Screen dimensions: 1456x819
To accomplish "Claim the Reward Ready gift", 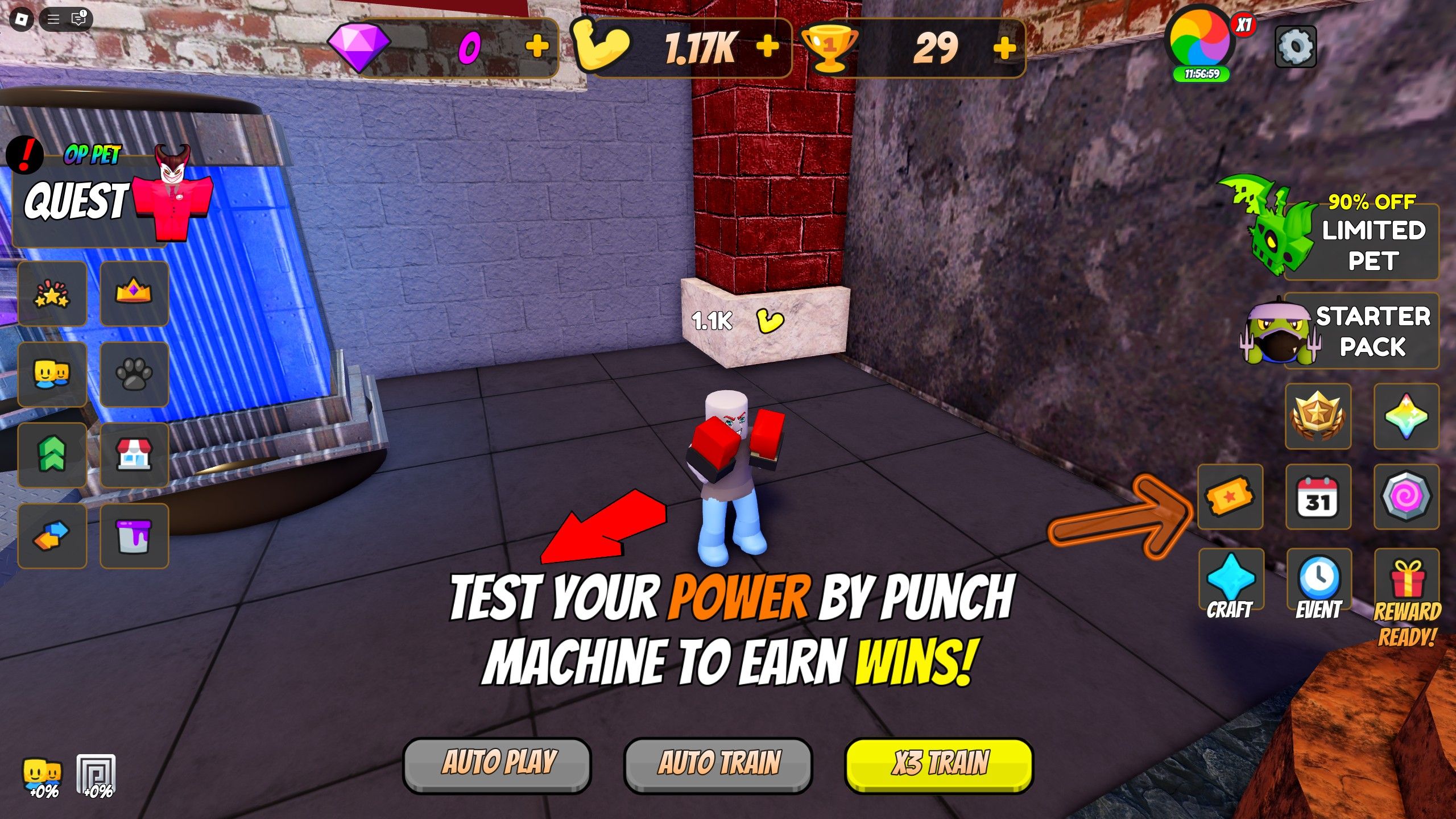I will [x=1407, y=577].
